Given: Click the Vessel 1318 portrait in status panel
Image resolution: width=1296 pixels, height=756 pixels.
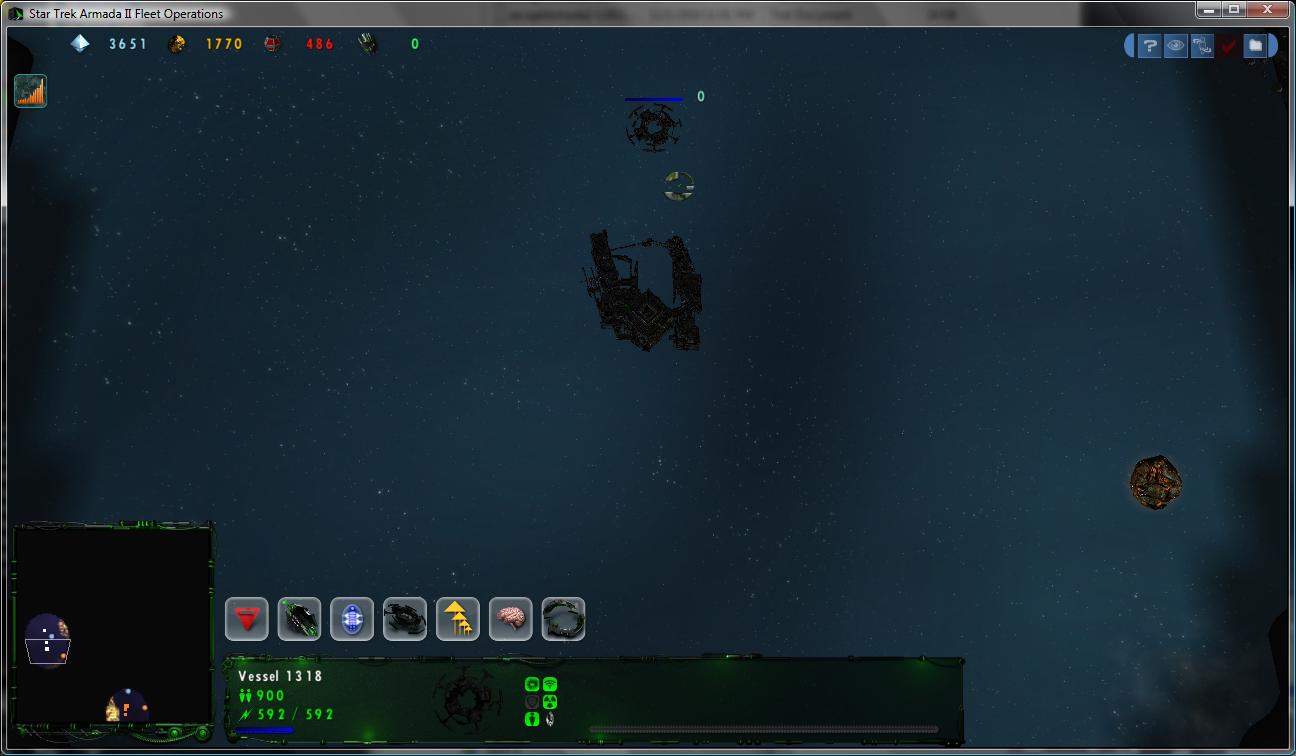Looking at the screenshot, I should coord(467,694).
